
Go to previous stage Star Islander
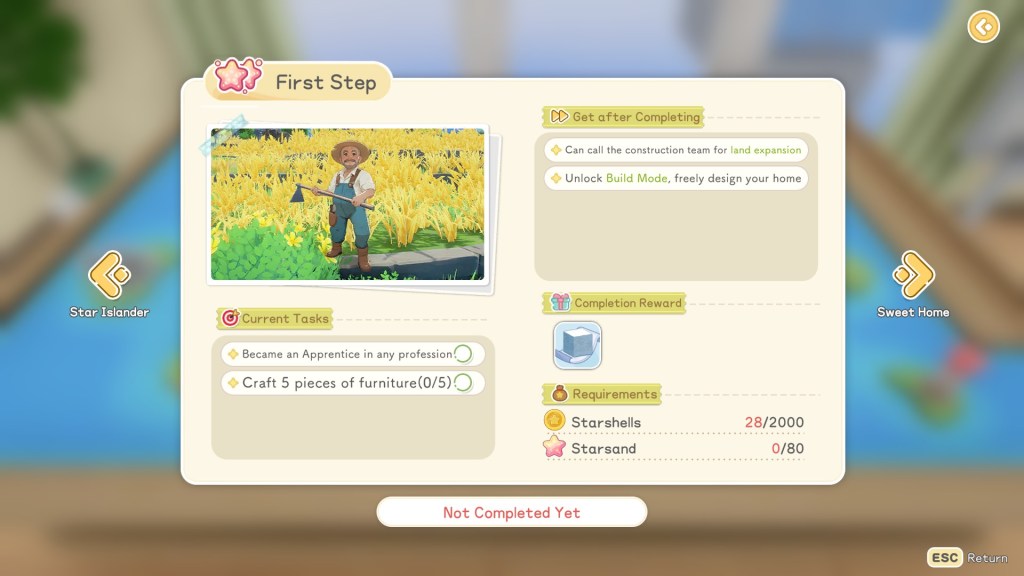[109, 276]
